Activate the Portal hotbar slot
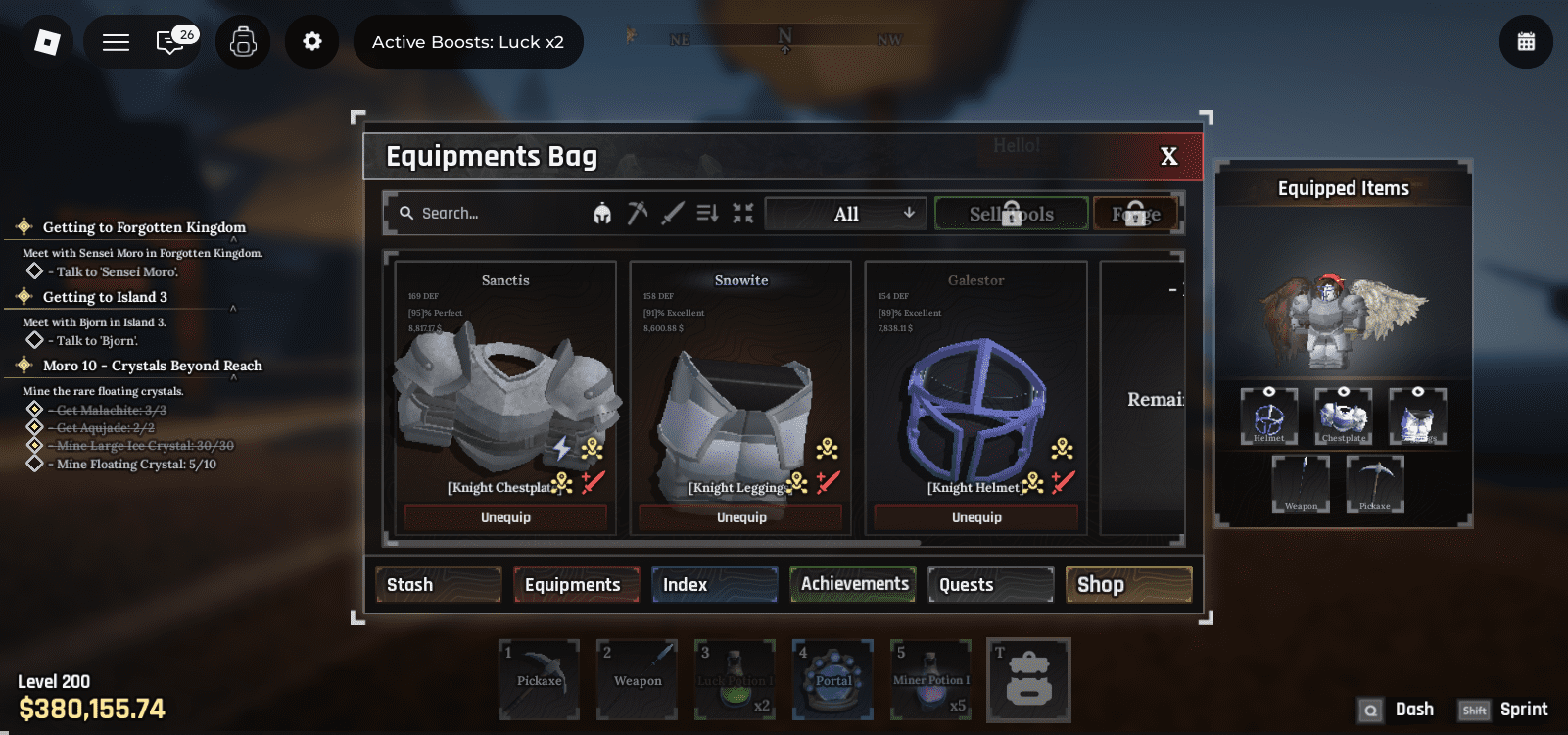 (833, 679)
